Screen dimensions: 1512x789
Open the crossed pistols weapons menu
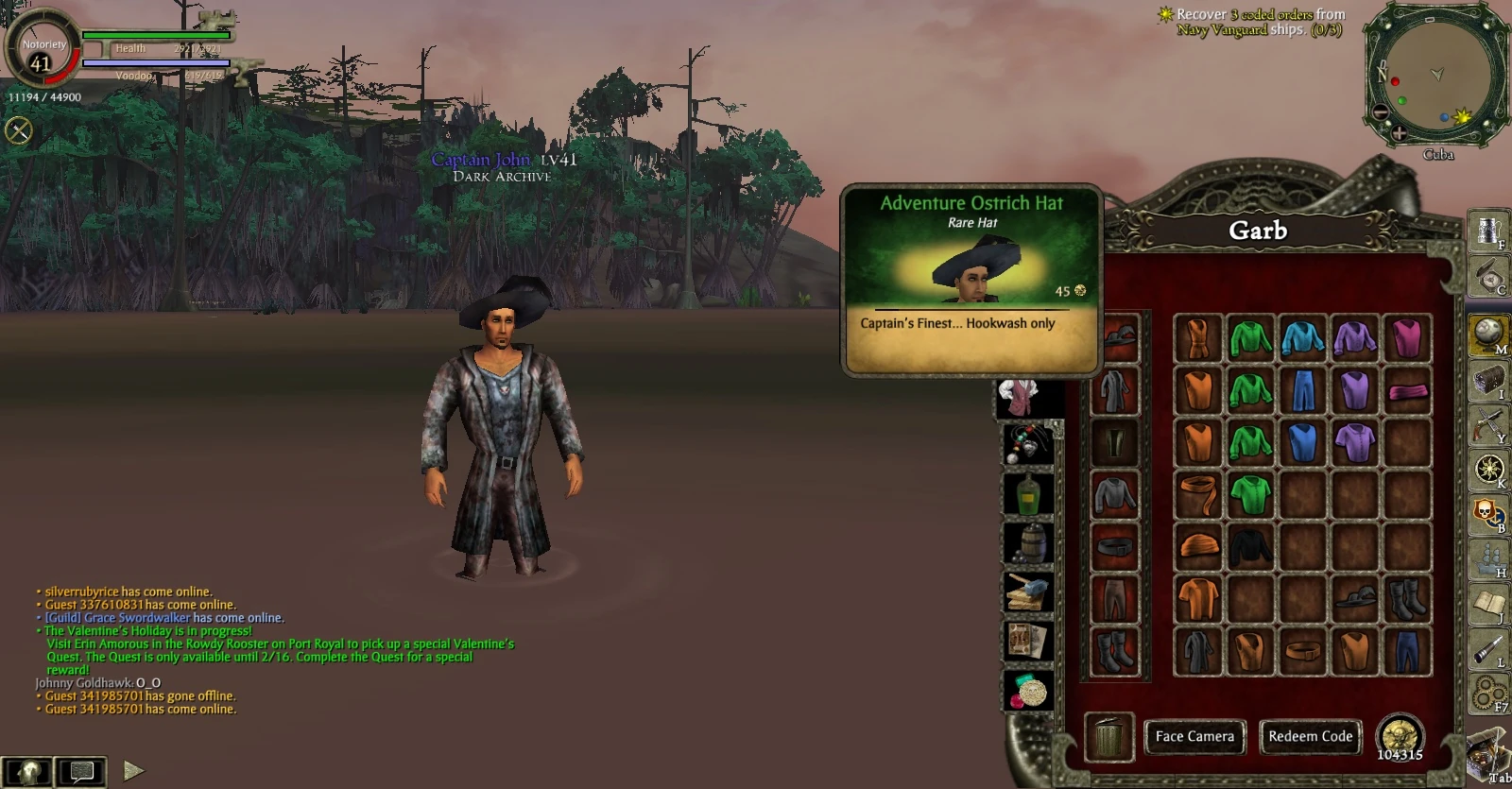pos(1488,424)
